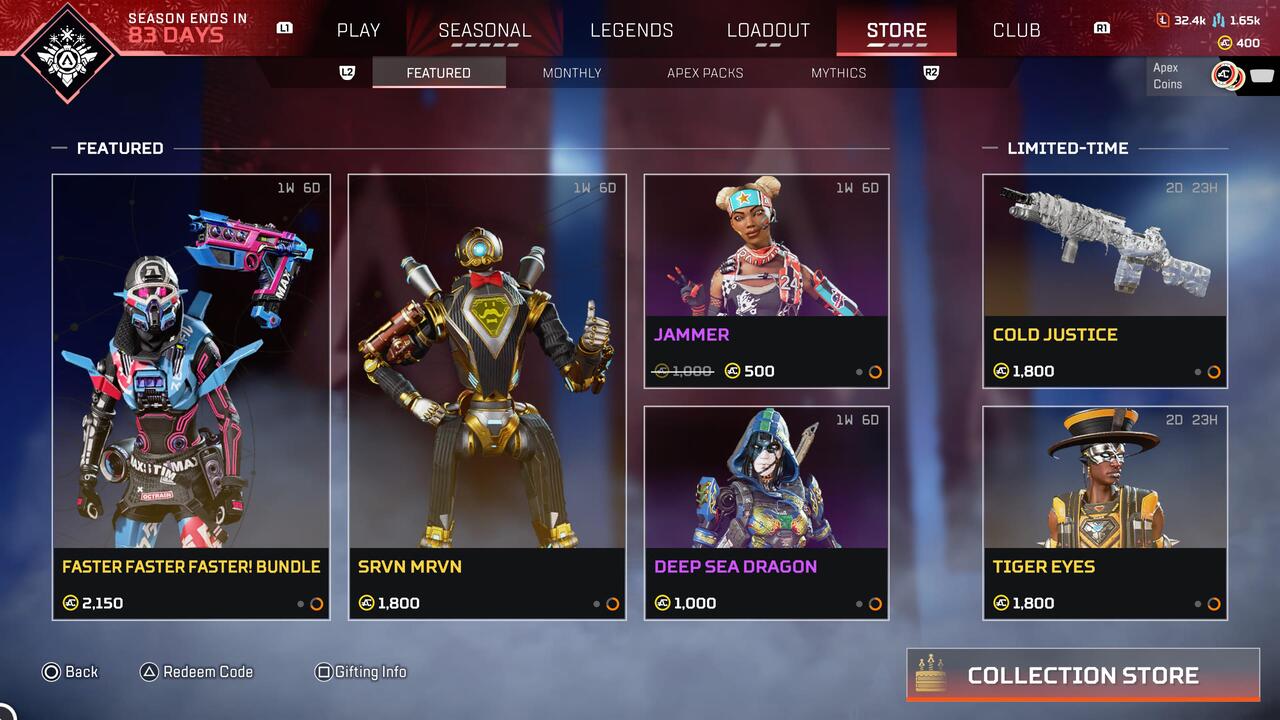Choose the SRVN MRVN Pathfinder skin
This screenshot has height=720, width=1280.
[x=487, y=396]
